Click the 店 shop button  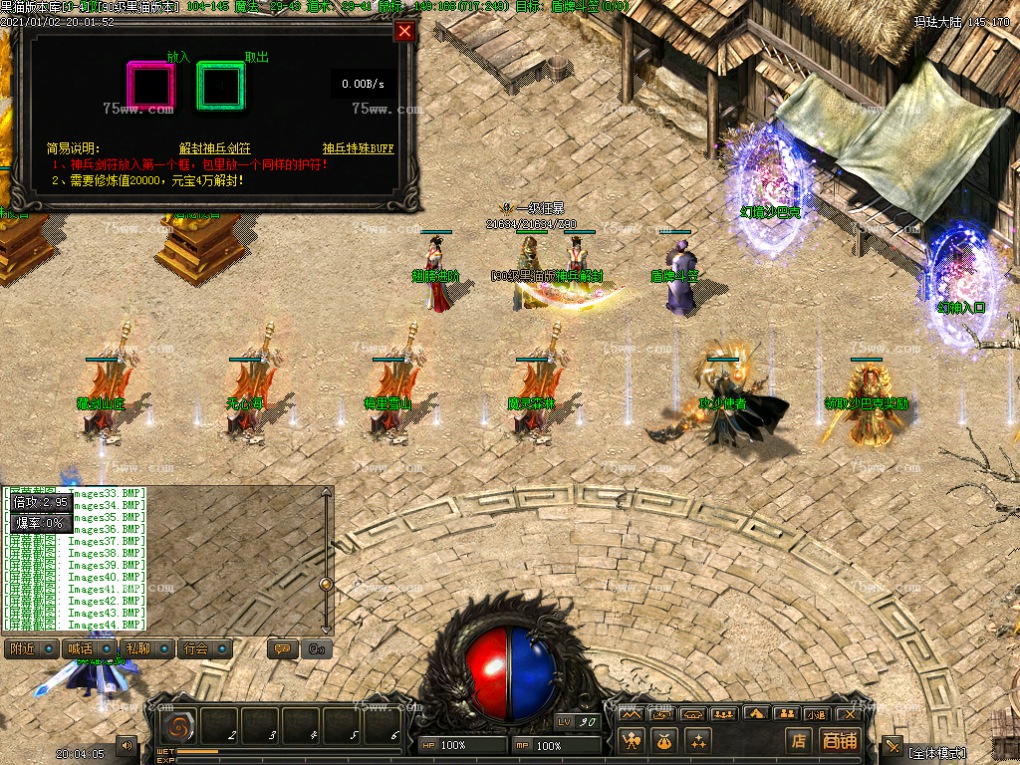798,740
